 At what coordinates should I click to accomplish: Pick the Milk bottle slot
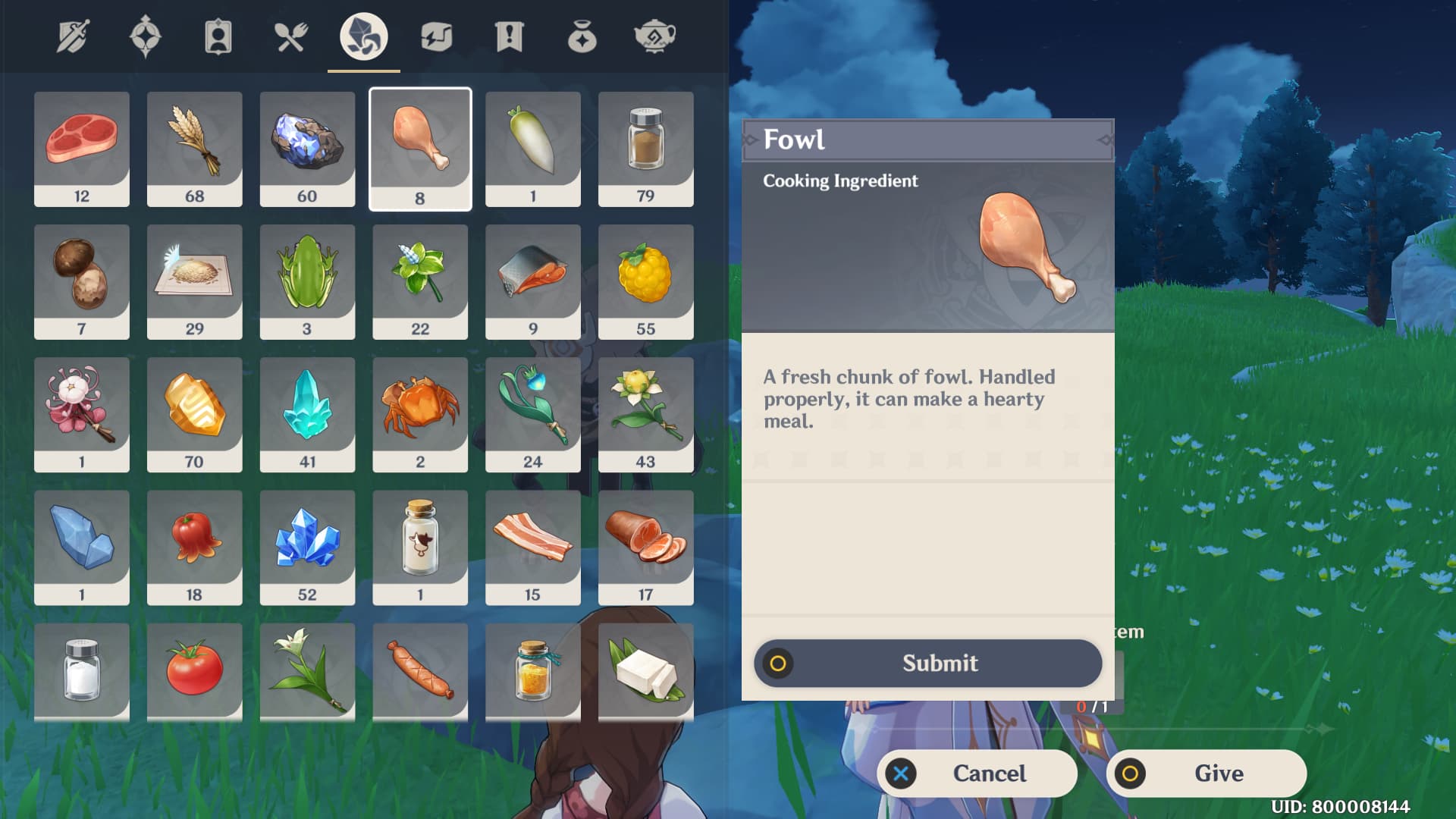click(x=420, y=547)
